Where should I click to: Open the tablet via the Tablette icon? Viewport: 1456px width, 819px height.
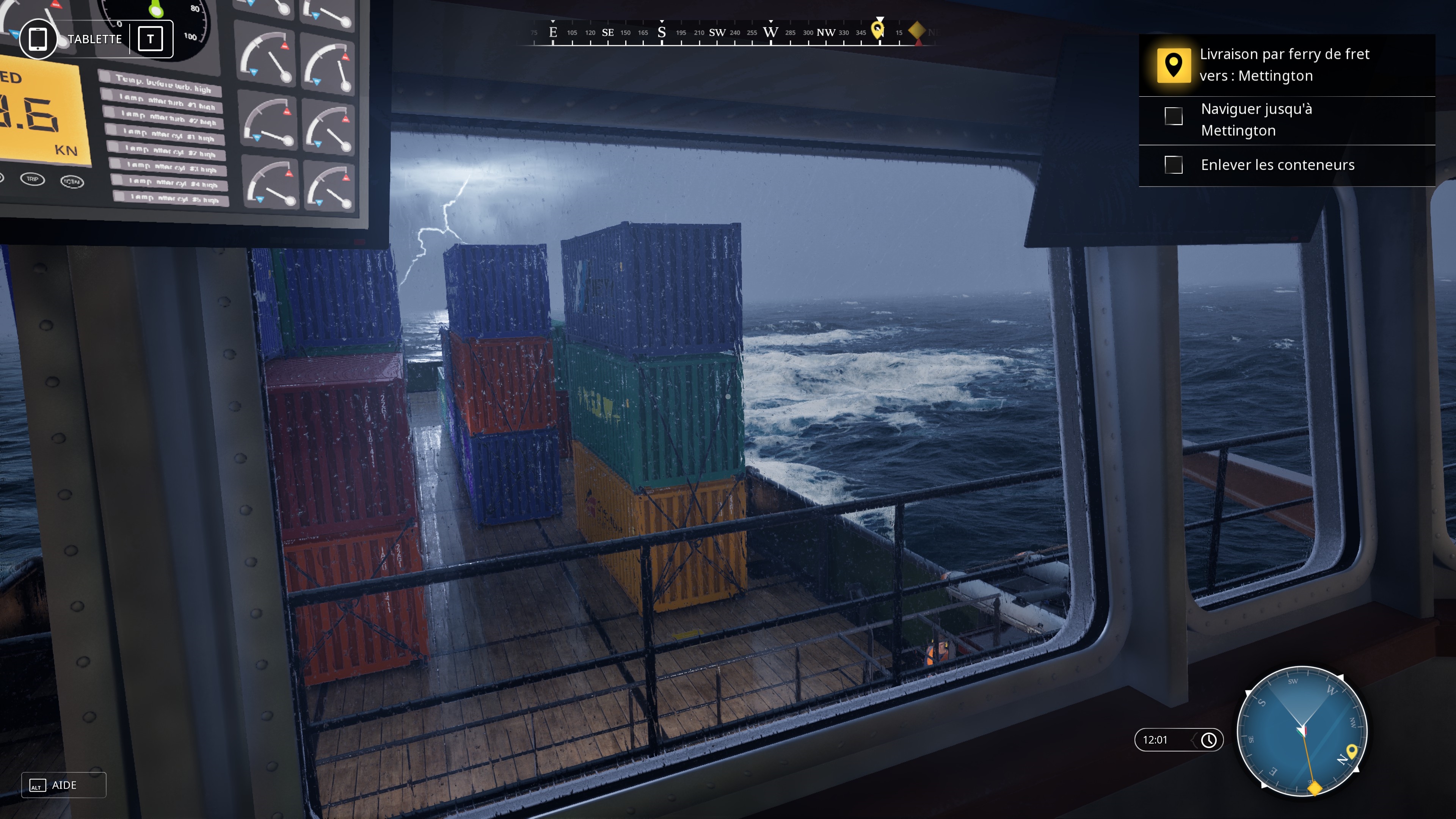pyautogui.click(x=38, y=39)
